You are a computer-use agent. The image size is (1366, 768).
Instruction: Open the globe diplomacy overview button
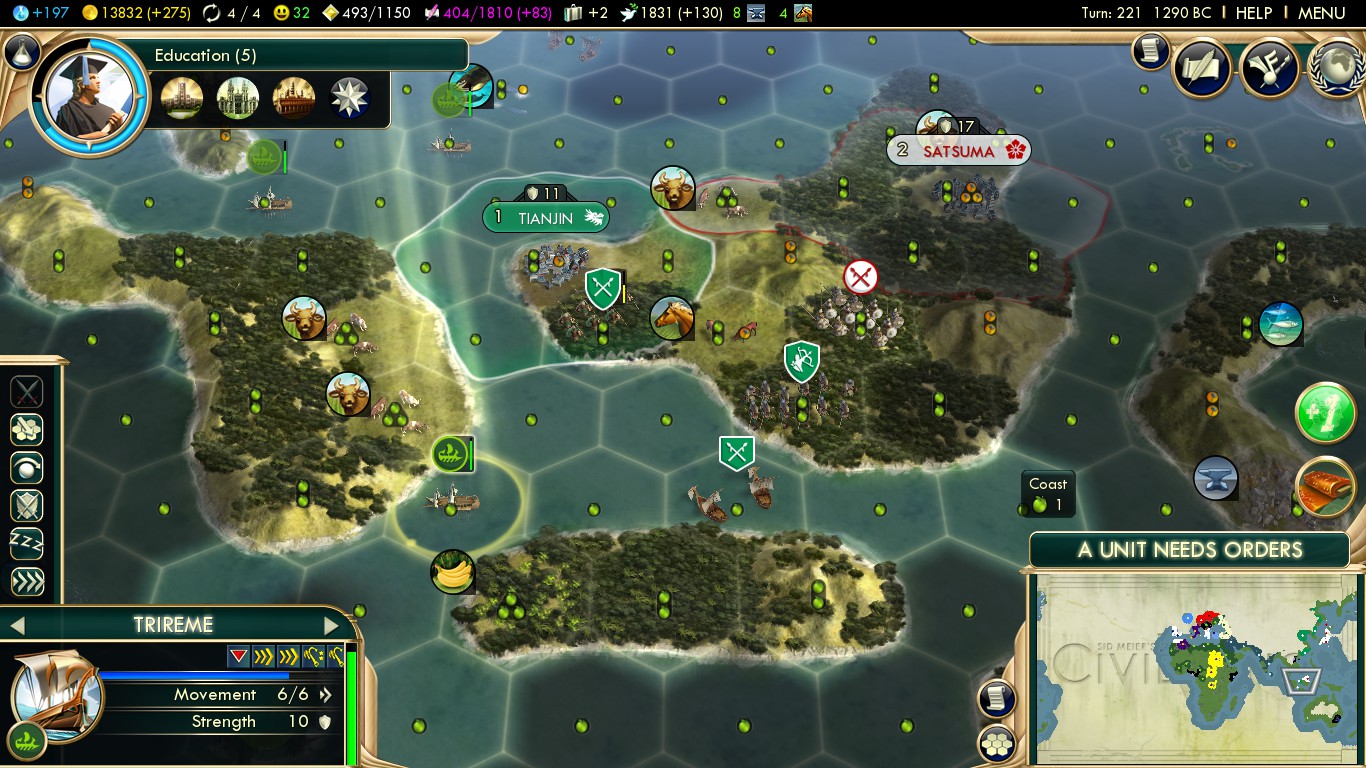(1337, 67)
